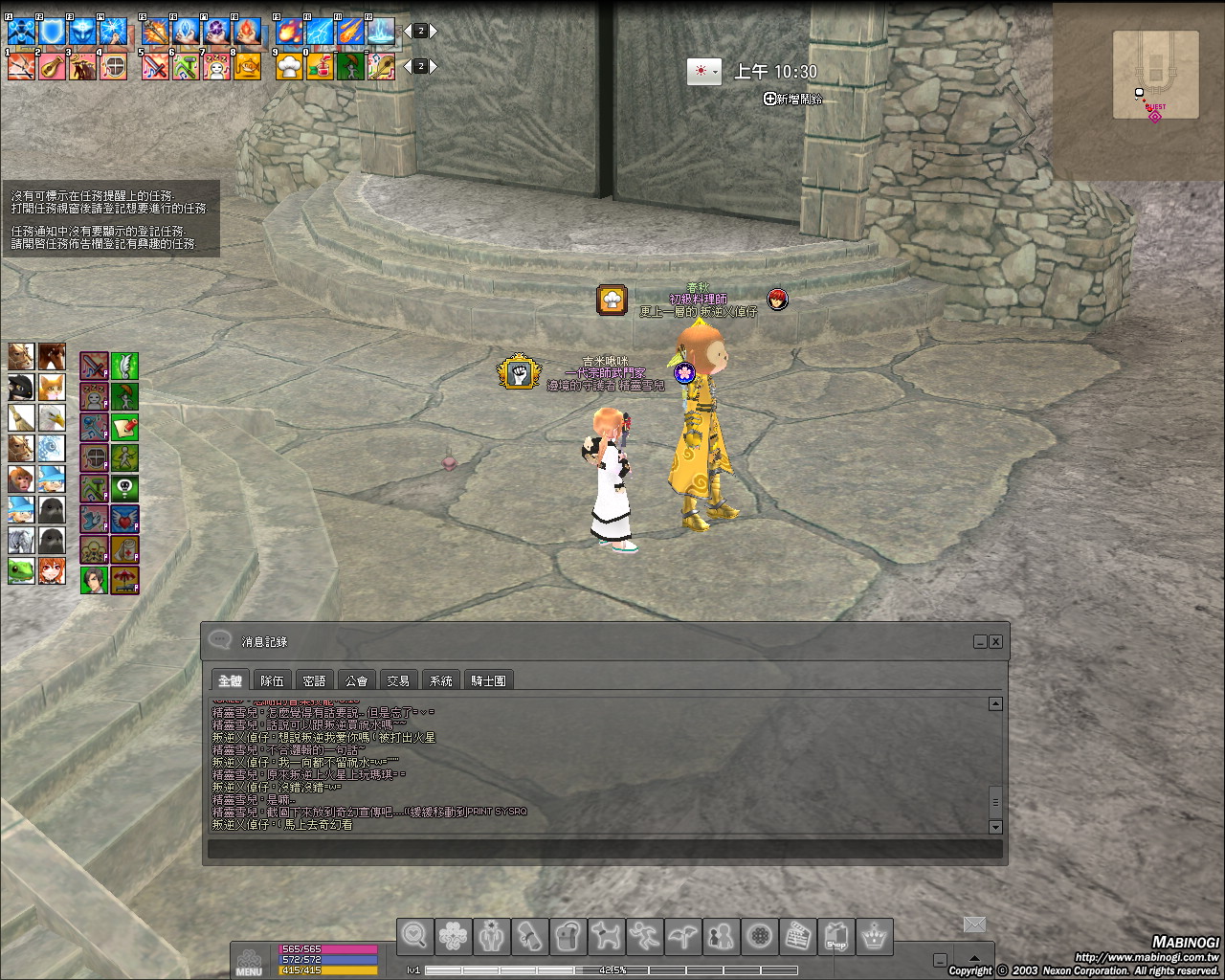Summon the green frog pet
Screen dimensions: 1225x980
(21, 571)
